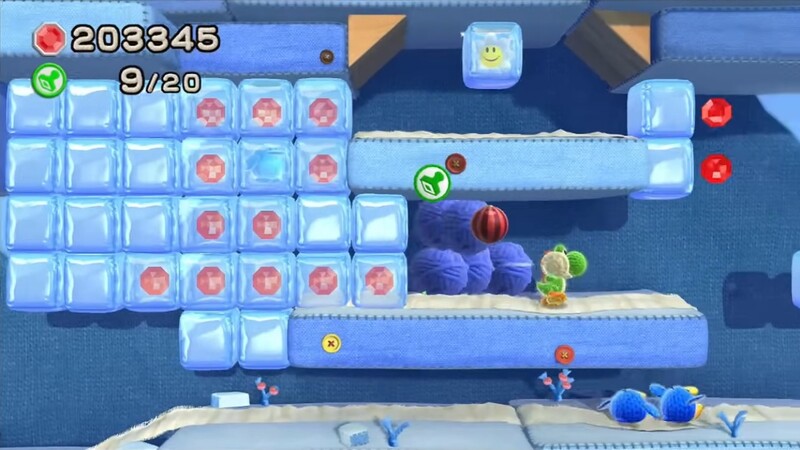Click the red gem counter icon
This screenshot has height=450, width=800.
(x=48, y=39)
